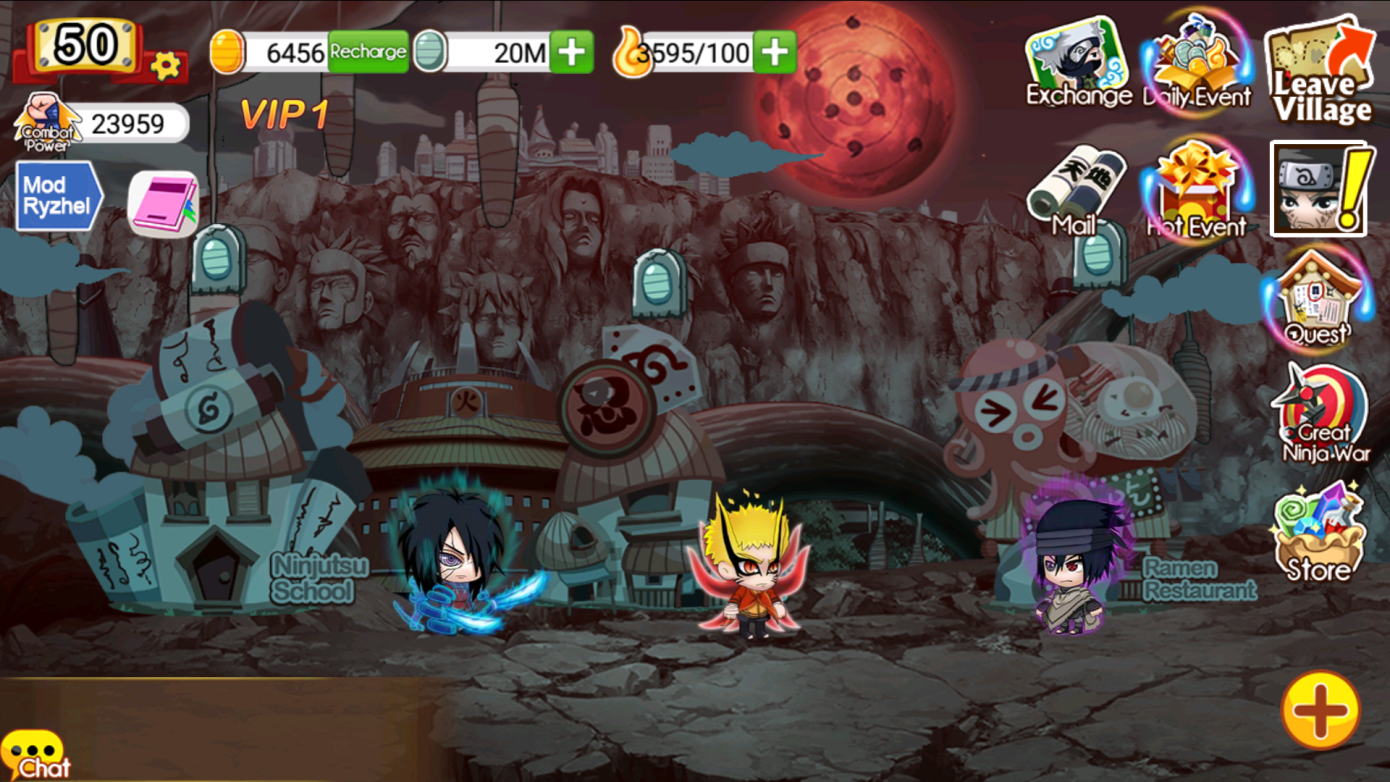Add fire energy with its plus button
This screenshot has width=1390, height=782.
coord(772,52)
